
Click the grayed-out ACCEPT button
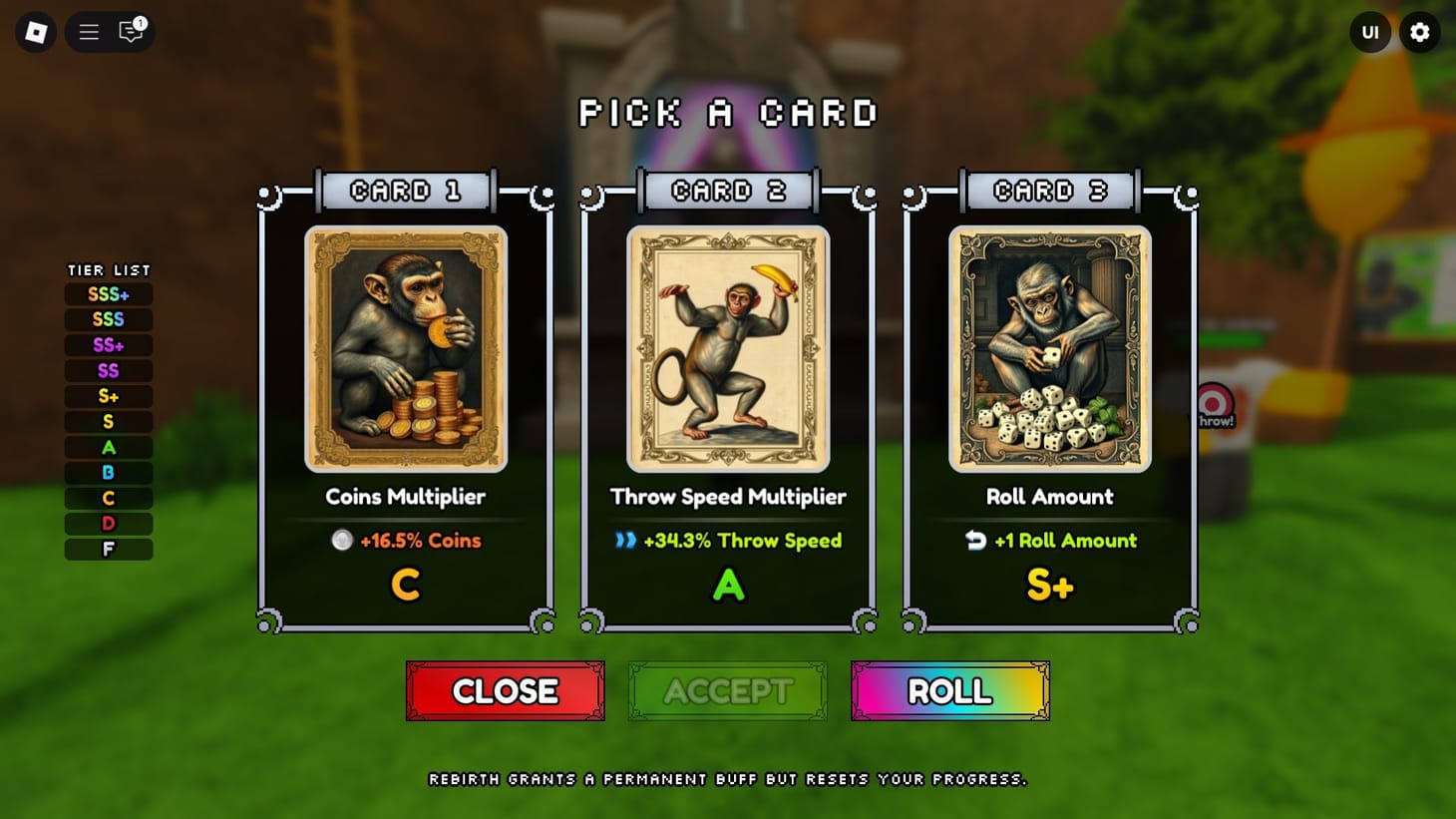point(727,690)
